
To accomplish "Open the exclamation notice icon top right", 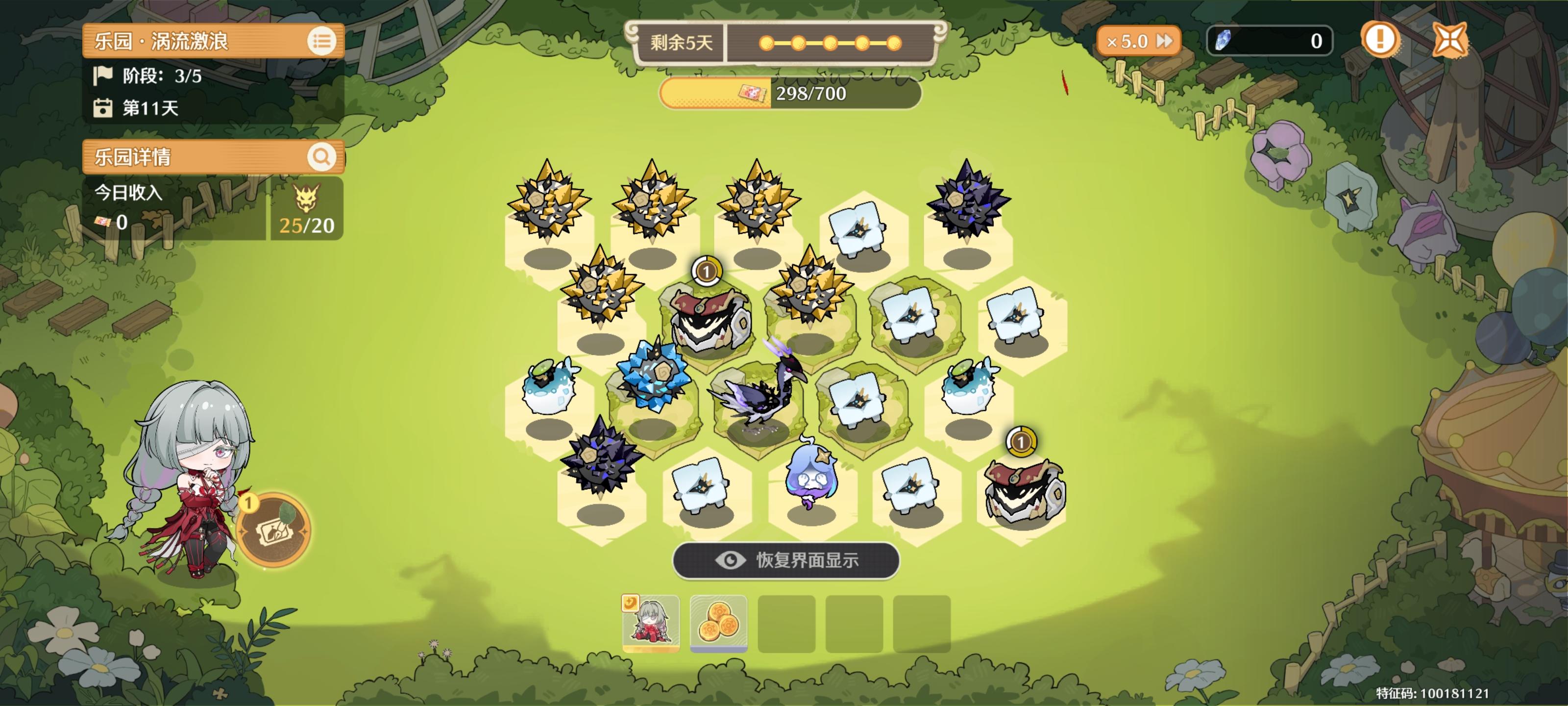I will [1380, 40].
